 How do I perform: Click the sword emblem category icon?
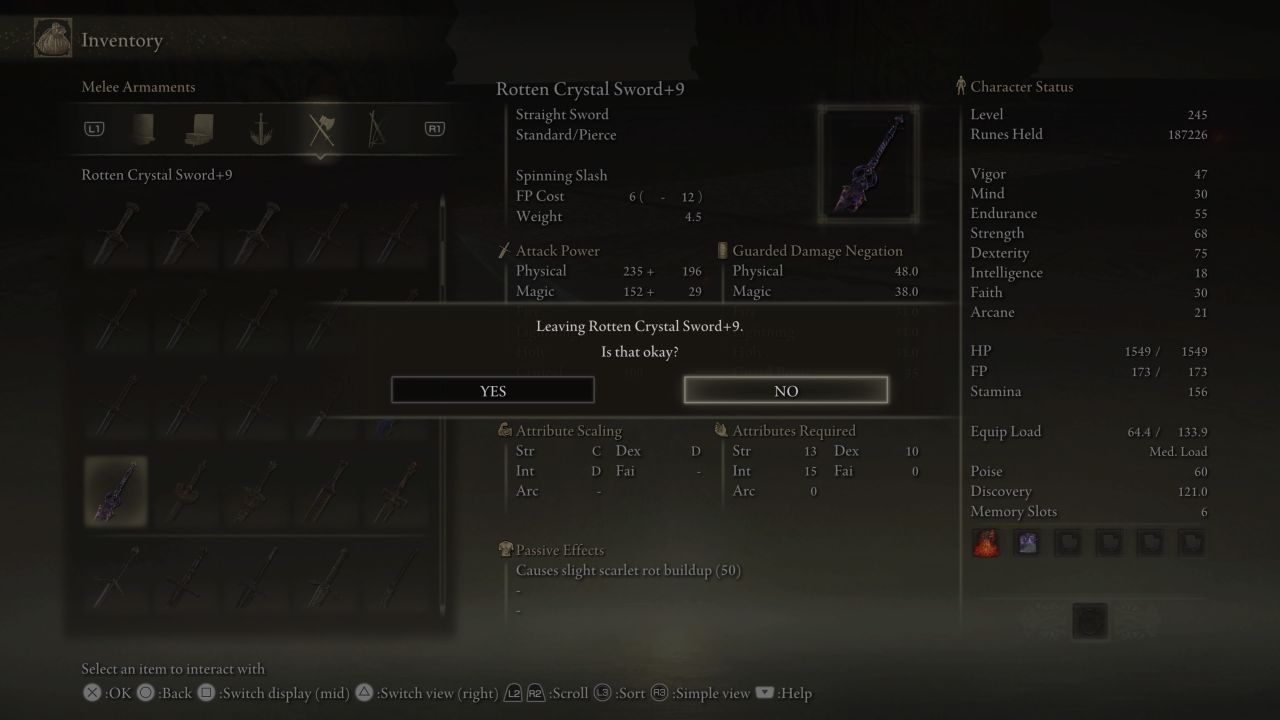[263, 129]
